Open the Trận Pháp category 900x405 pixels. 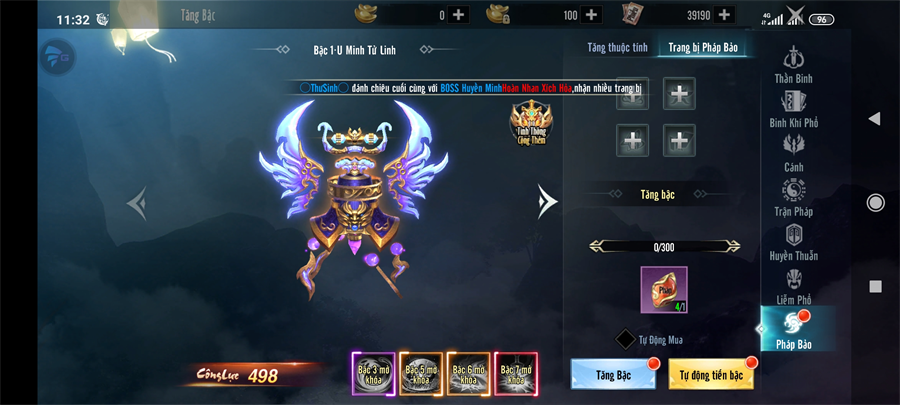point(794,195)
